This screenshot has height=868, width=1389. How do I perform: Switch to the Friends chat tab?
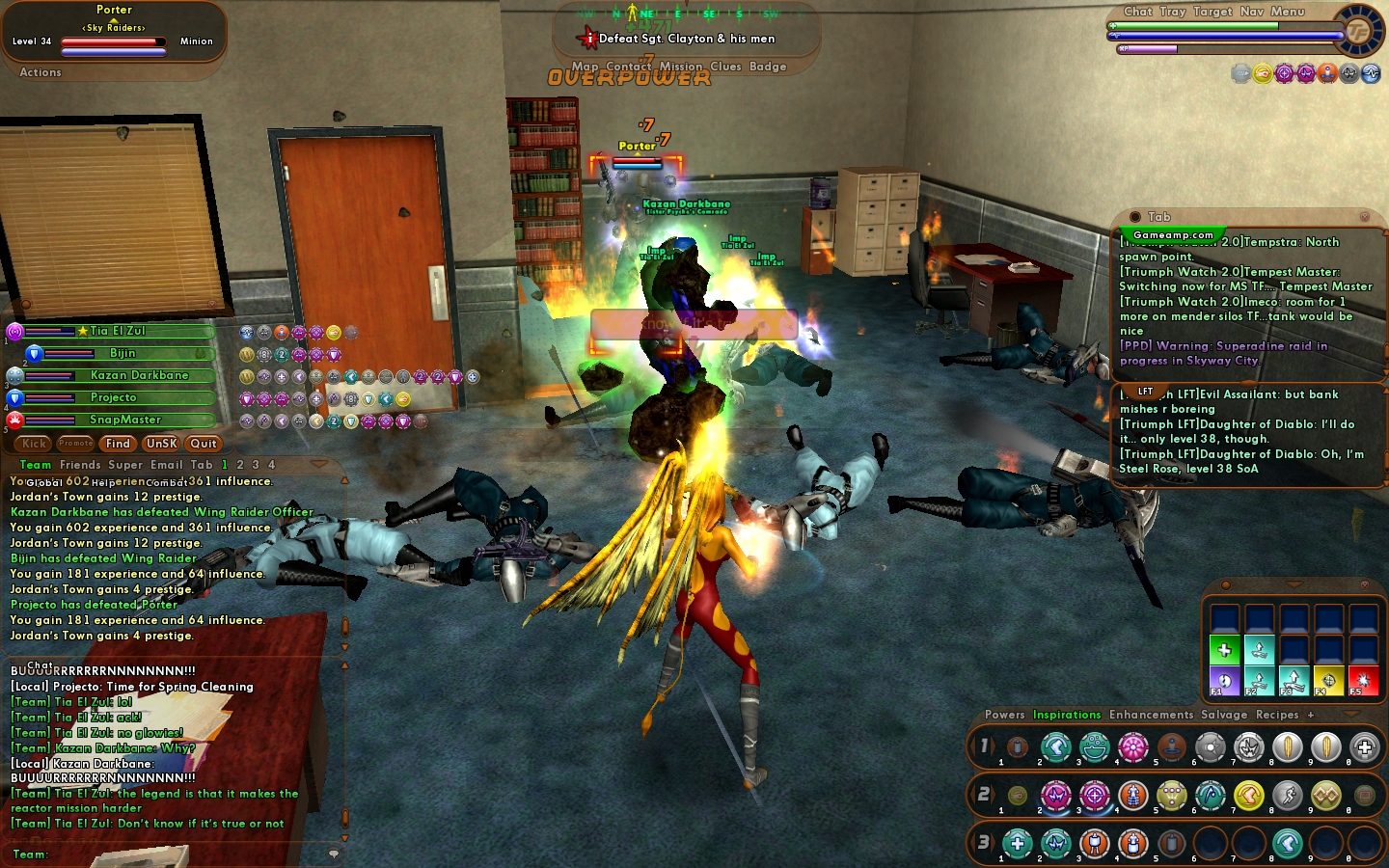[x=80, y=465]
